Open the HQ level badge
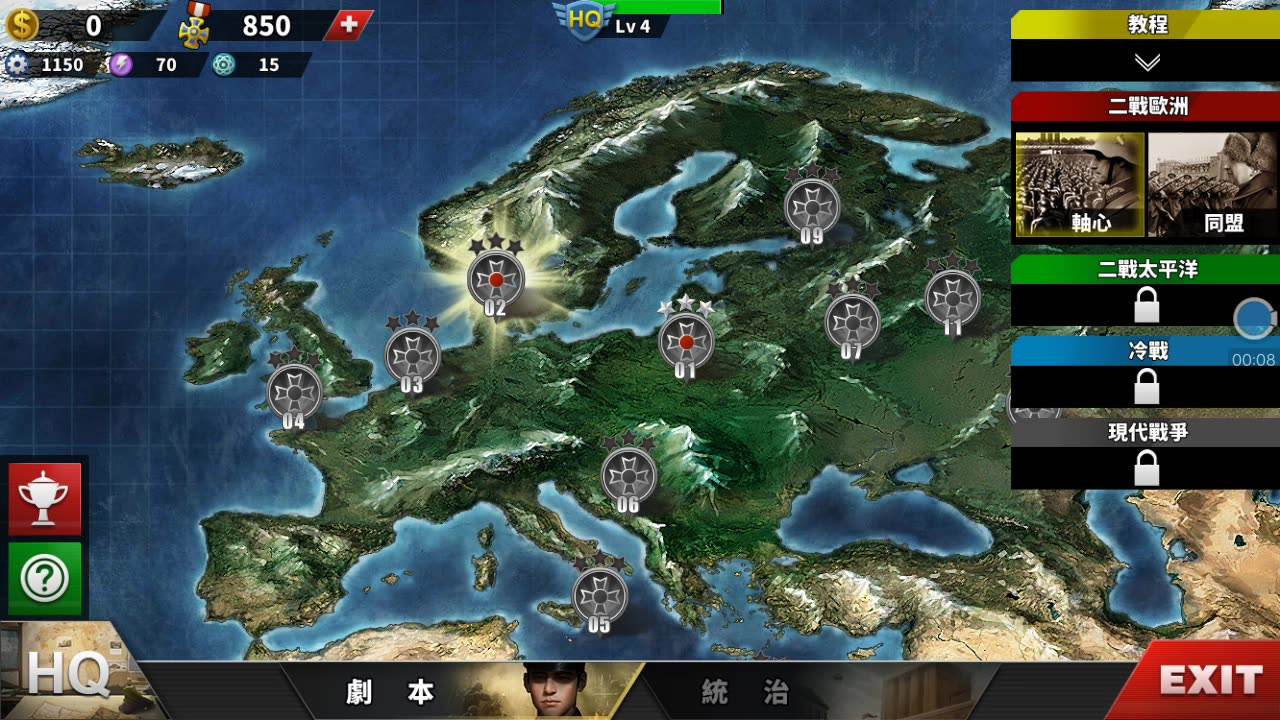 click(x=585, y=20)
